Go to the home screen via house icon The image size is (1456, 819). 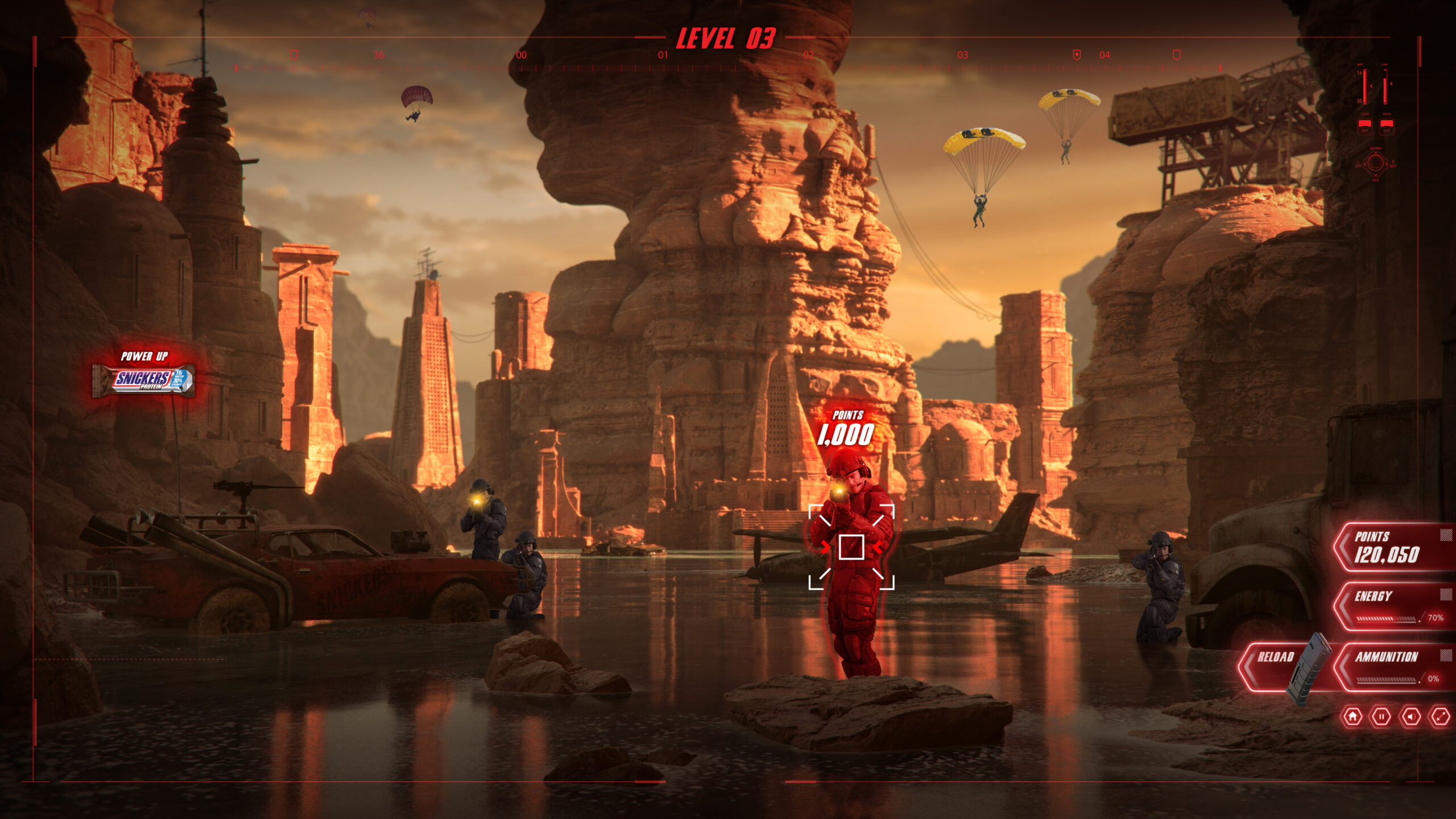[x=1352, y=717]
